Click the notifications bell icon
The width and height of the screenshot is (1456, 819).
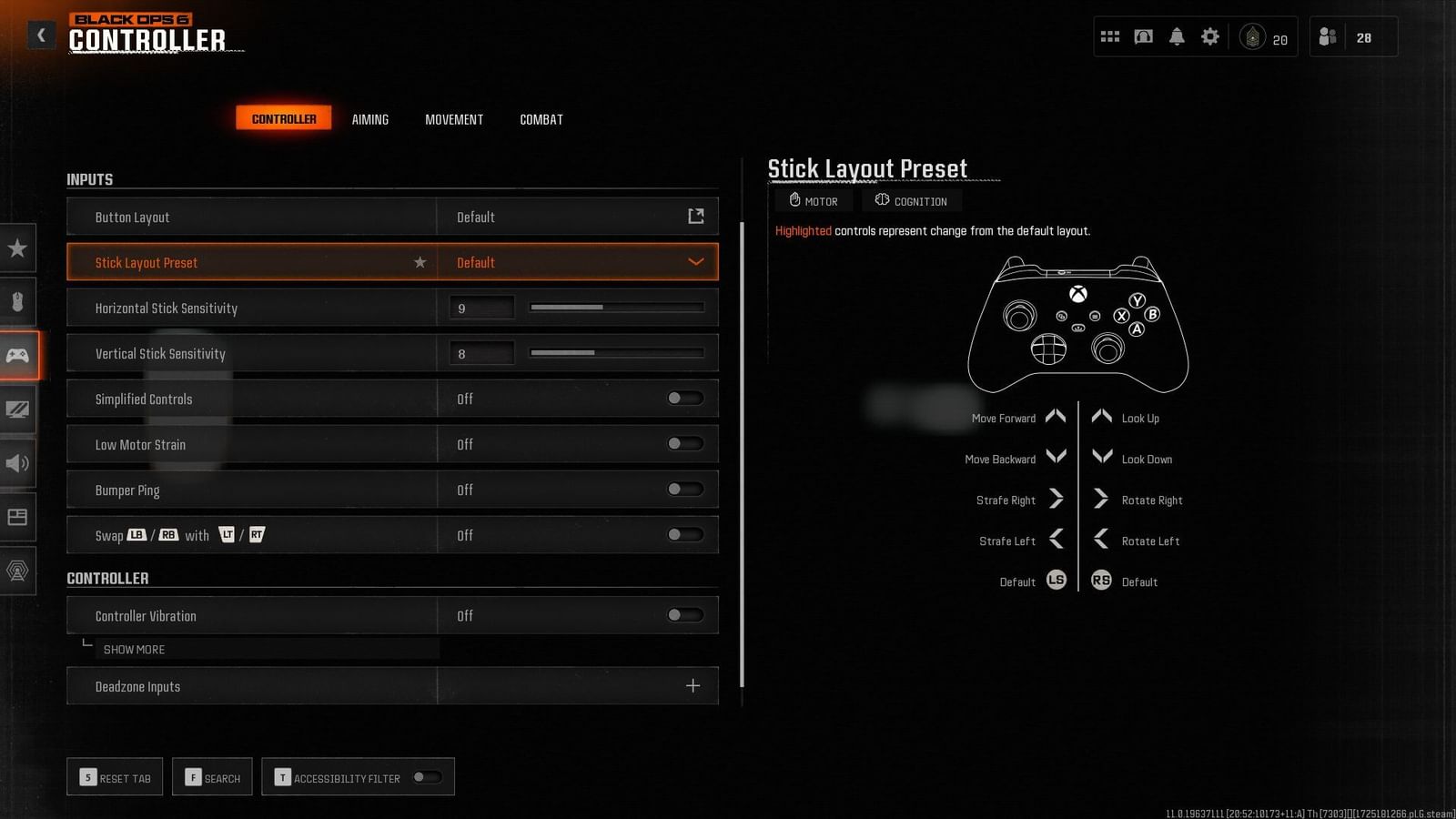(x=1177, y=36)
